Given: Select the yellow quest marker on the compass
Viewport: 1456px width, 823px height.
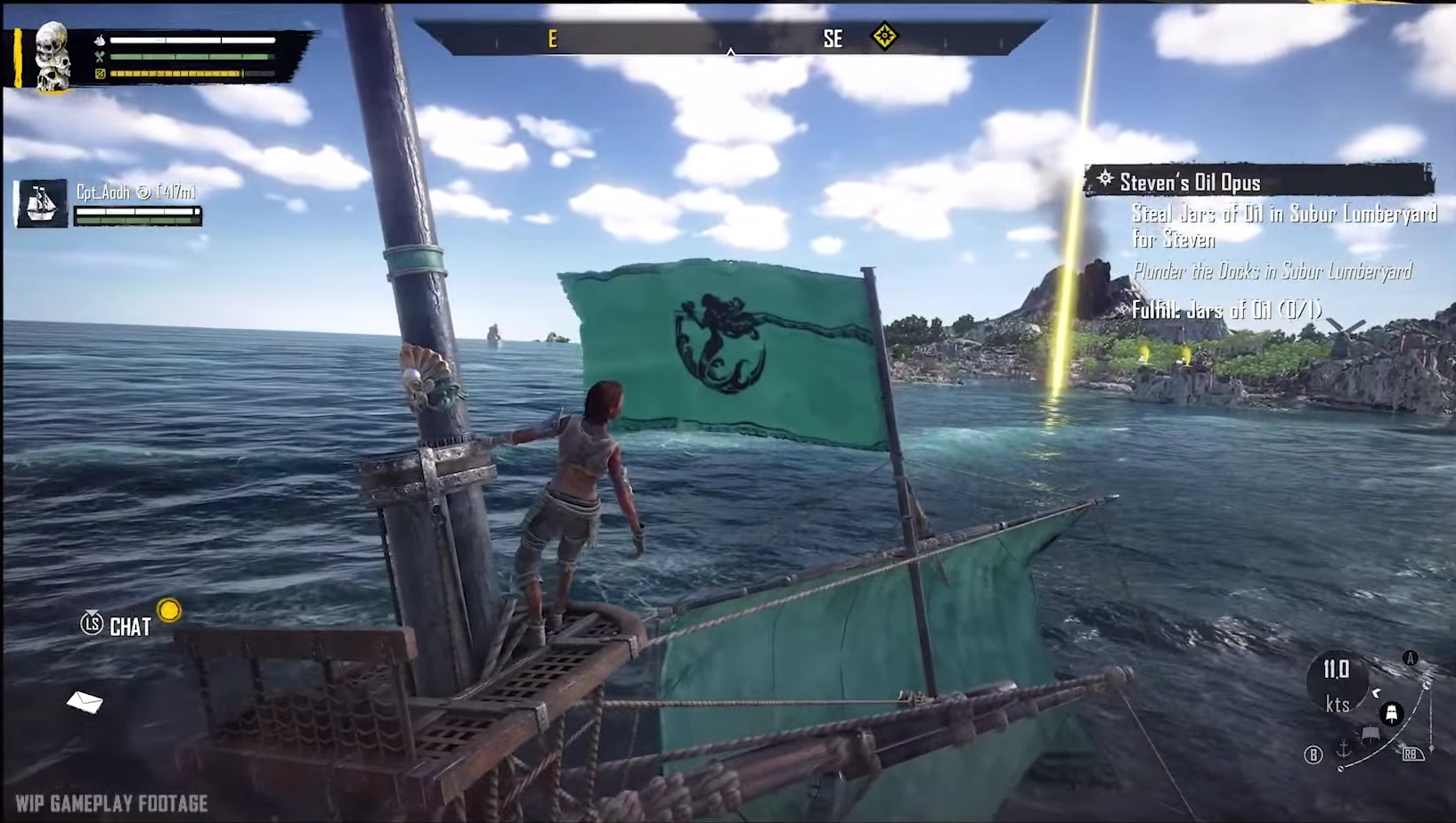Looking at the screenshot, I should point(883,37).
